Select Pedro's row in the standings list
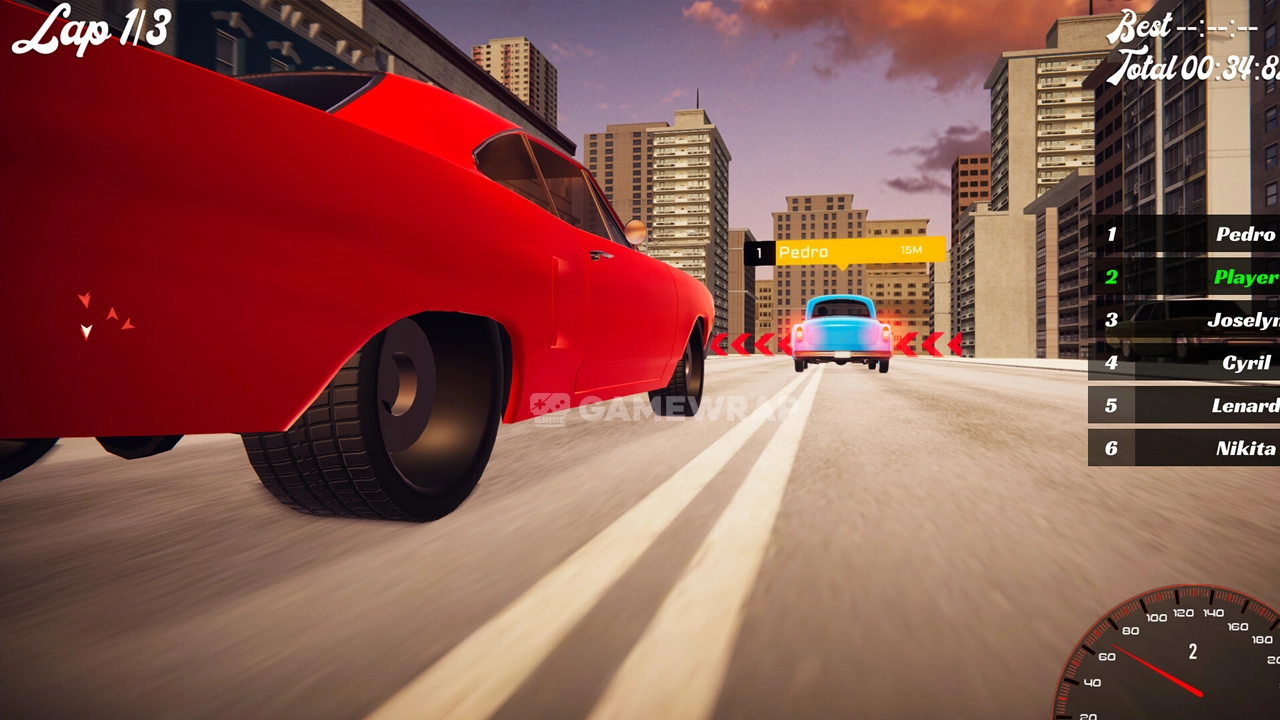Screen dimensions: 1280x720 (x=1185, y=235)
